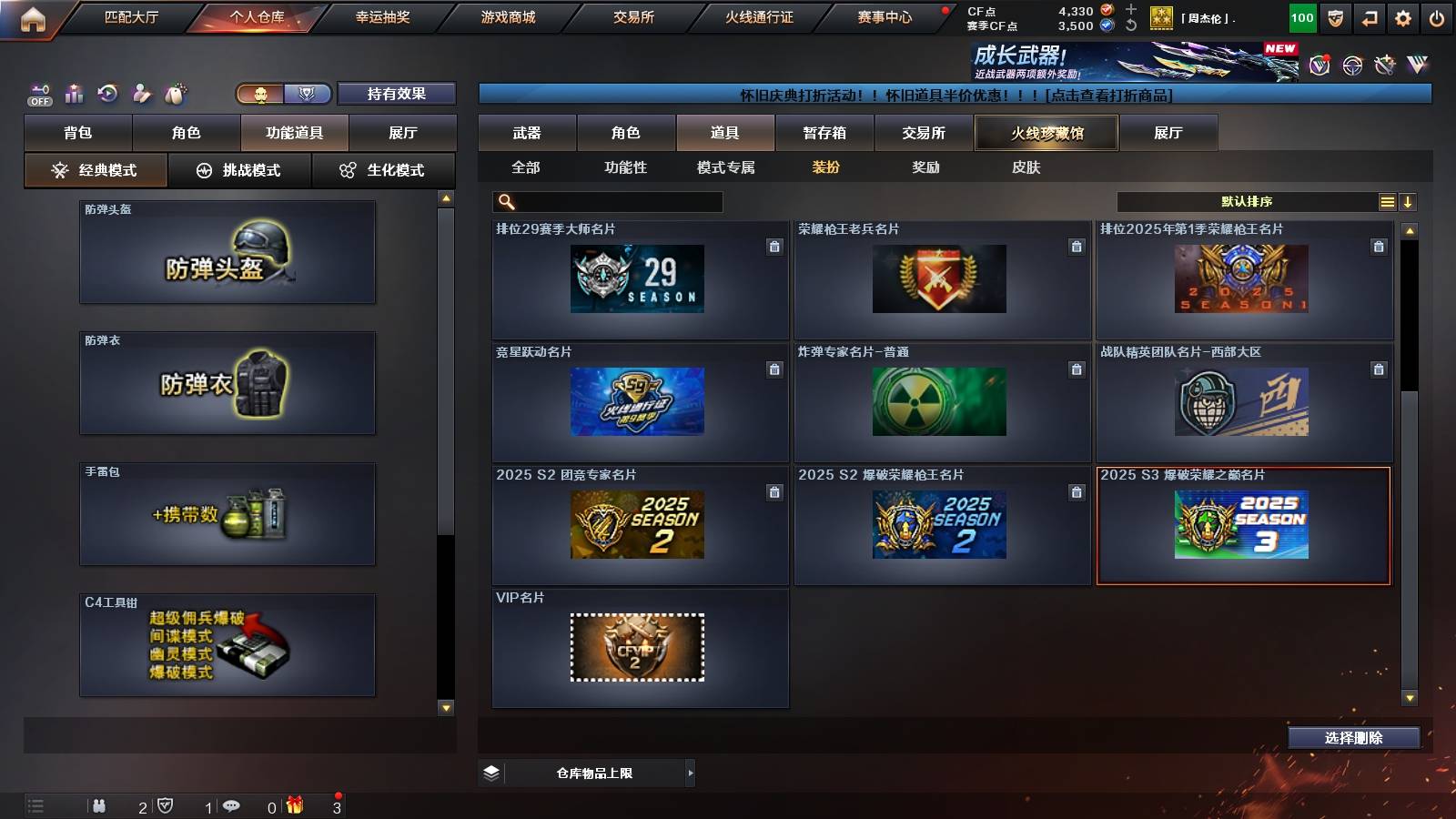
Task: Toggle the OFF key switch near top left
Action: click(x=38, y=93)
